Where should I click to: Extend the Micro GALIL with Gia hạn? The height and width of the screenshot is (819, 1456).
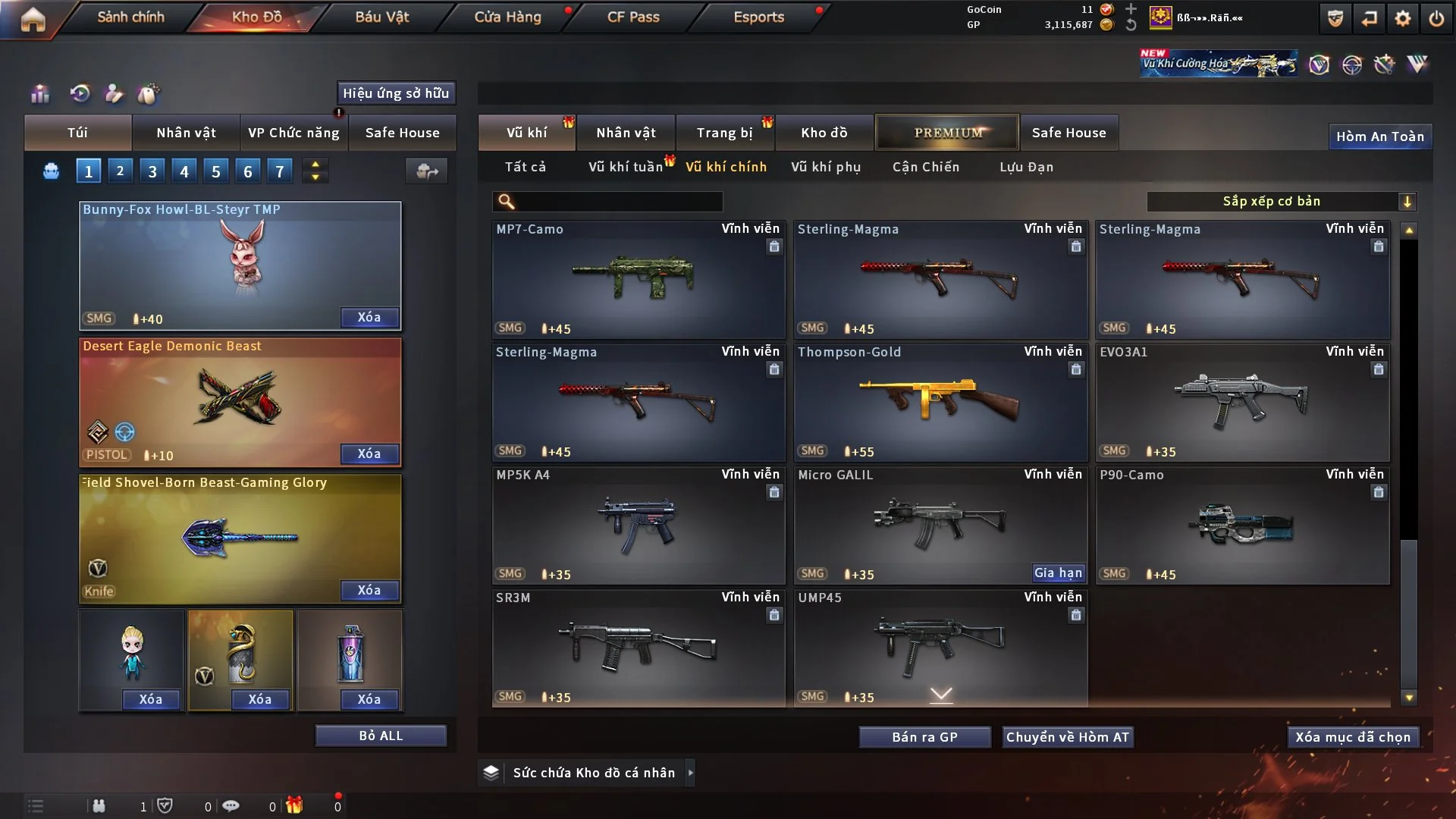click(1058, 573)
